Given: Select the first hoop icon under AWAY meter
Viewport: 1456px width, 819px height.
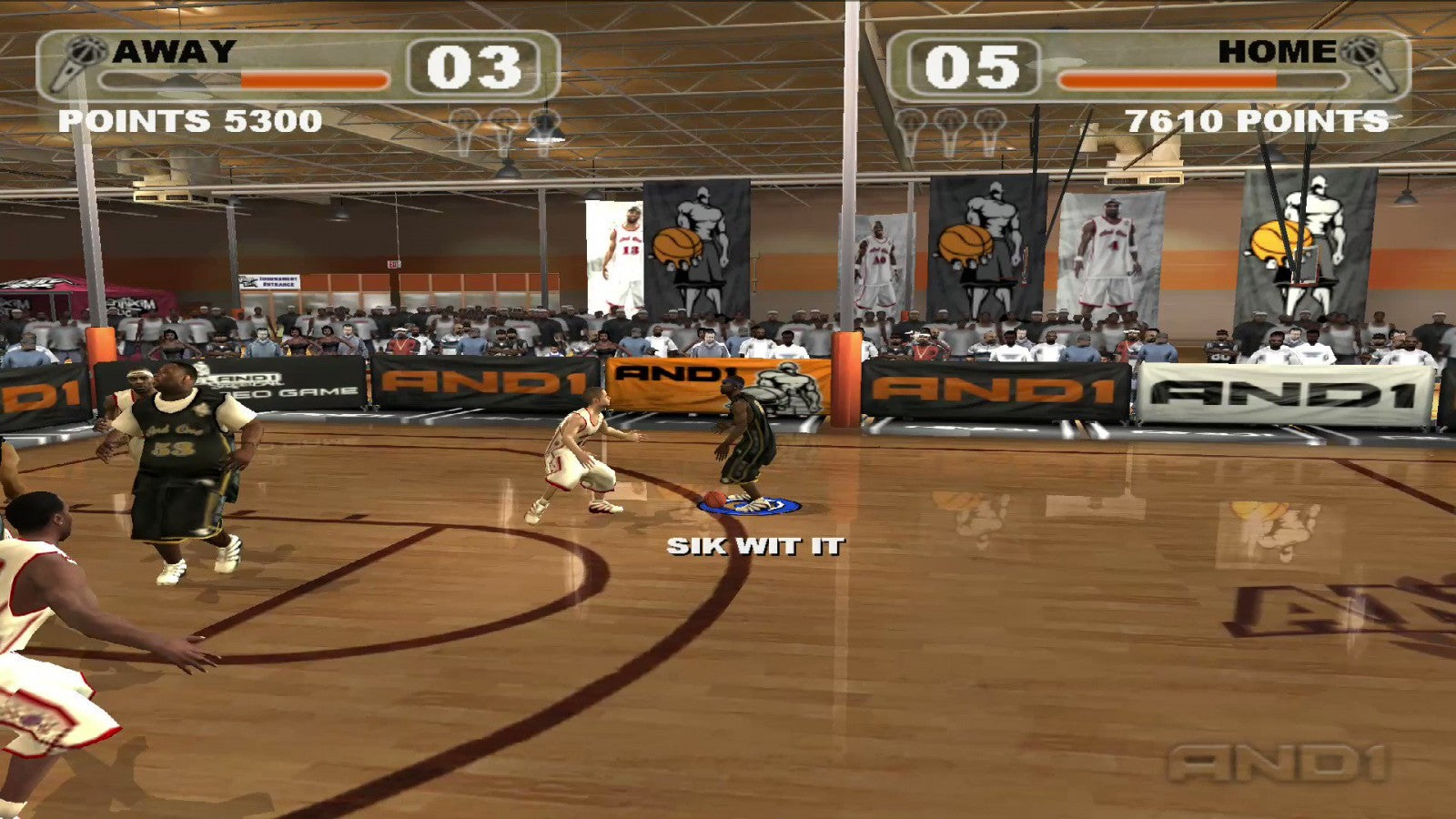Looking at the screenshot, I should click(462, 118).
